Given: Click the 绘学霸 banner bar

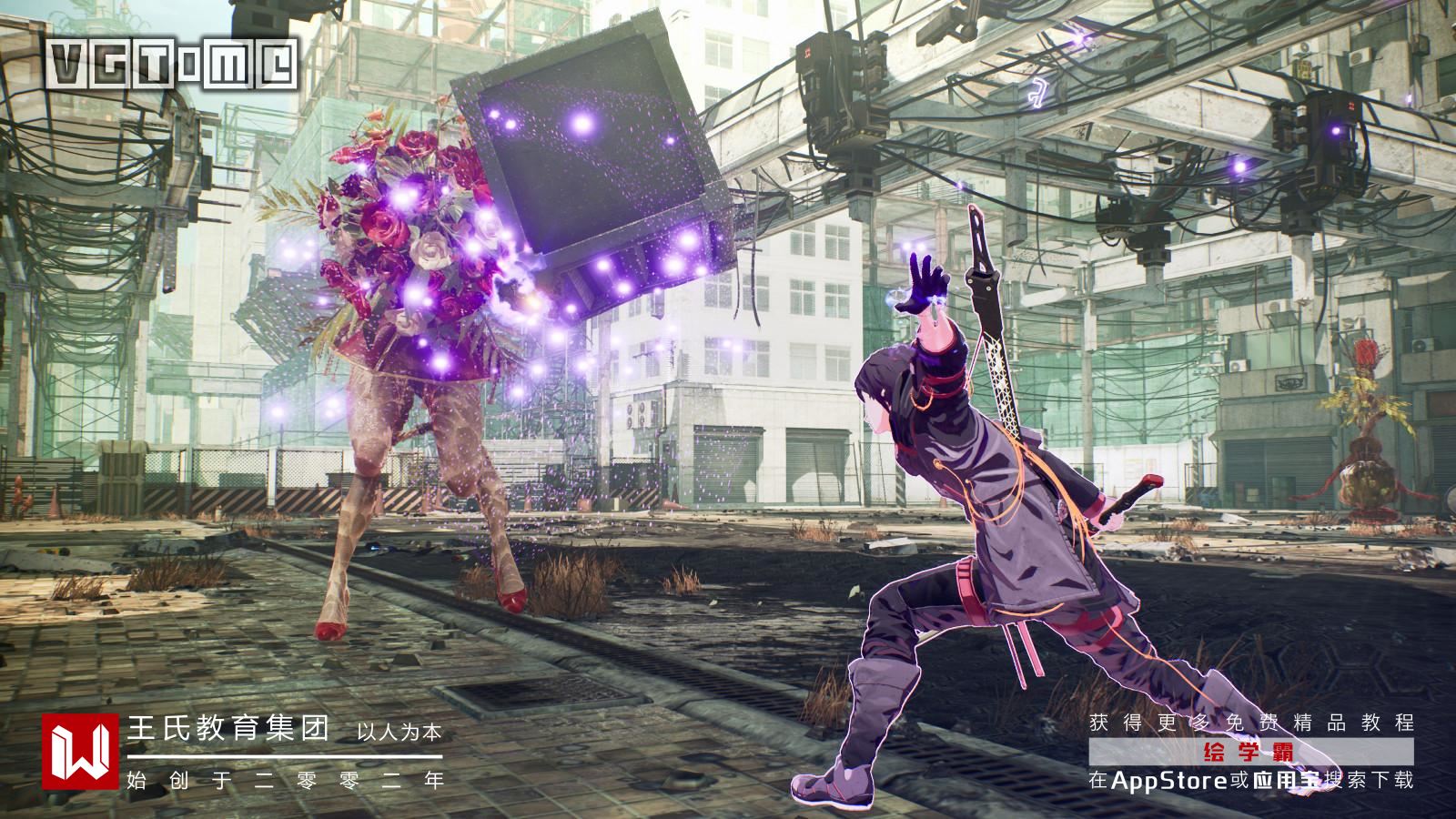Looking at the screenshot, I should pyautogui.click(x=1251, y=752).
